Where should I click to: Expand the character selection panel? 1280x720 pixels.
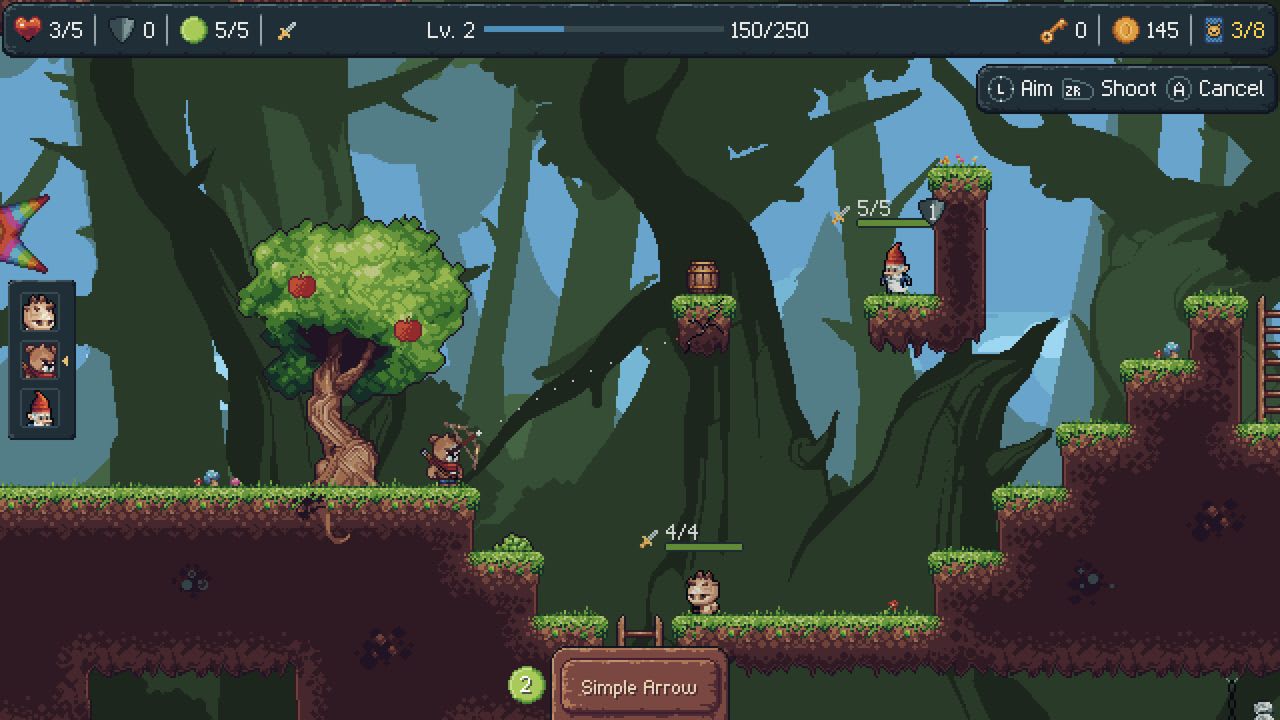tap(42, 362)
